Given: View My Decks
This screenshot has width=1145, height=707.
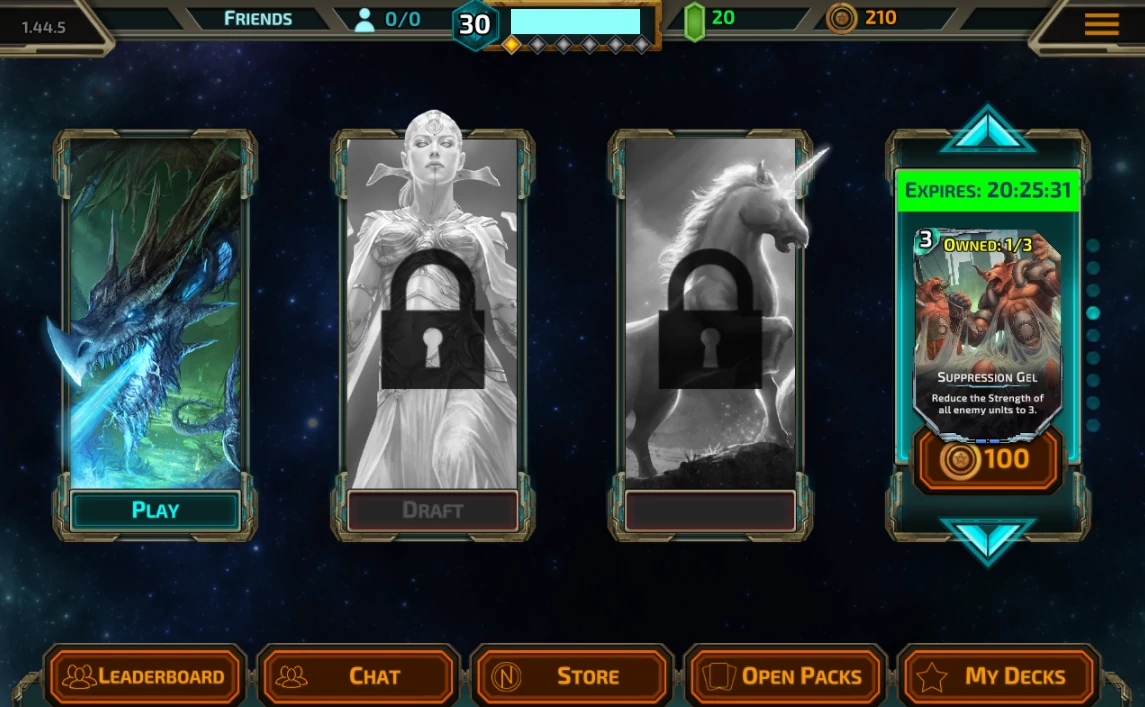Looking at the screenshot, I should point(999,677).
